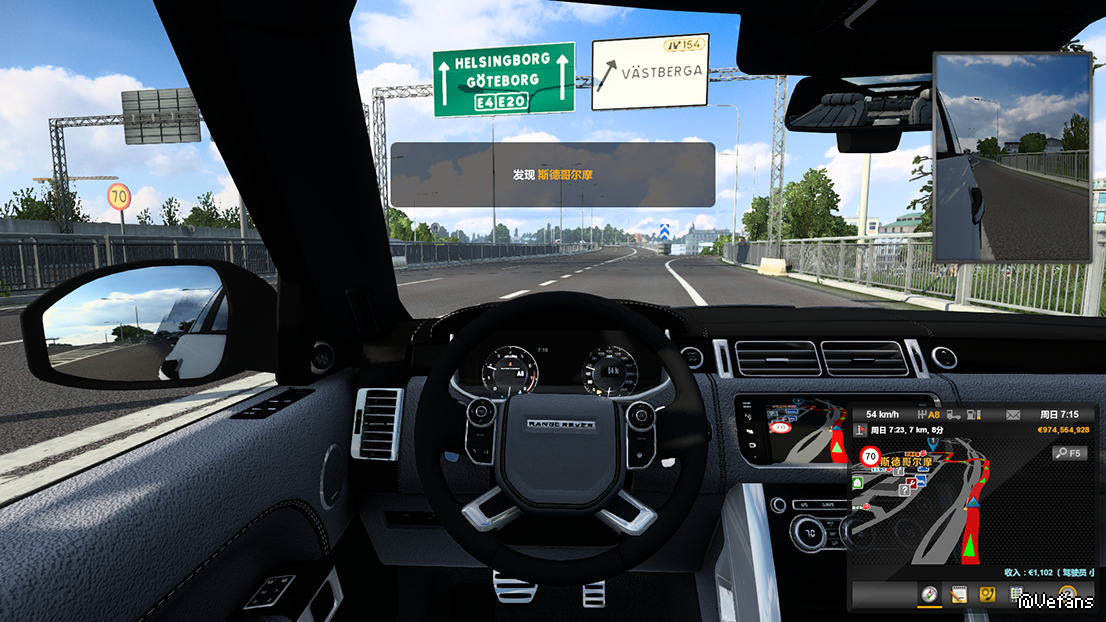Open the job notepad tab
This screenshot has height=622, width=1106.
point(958,596)
